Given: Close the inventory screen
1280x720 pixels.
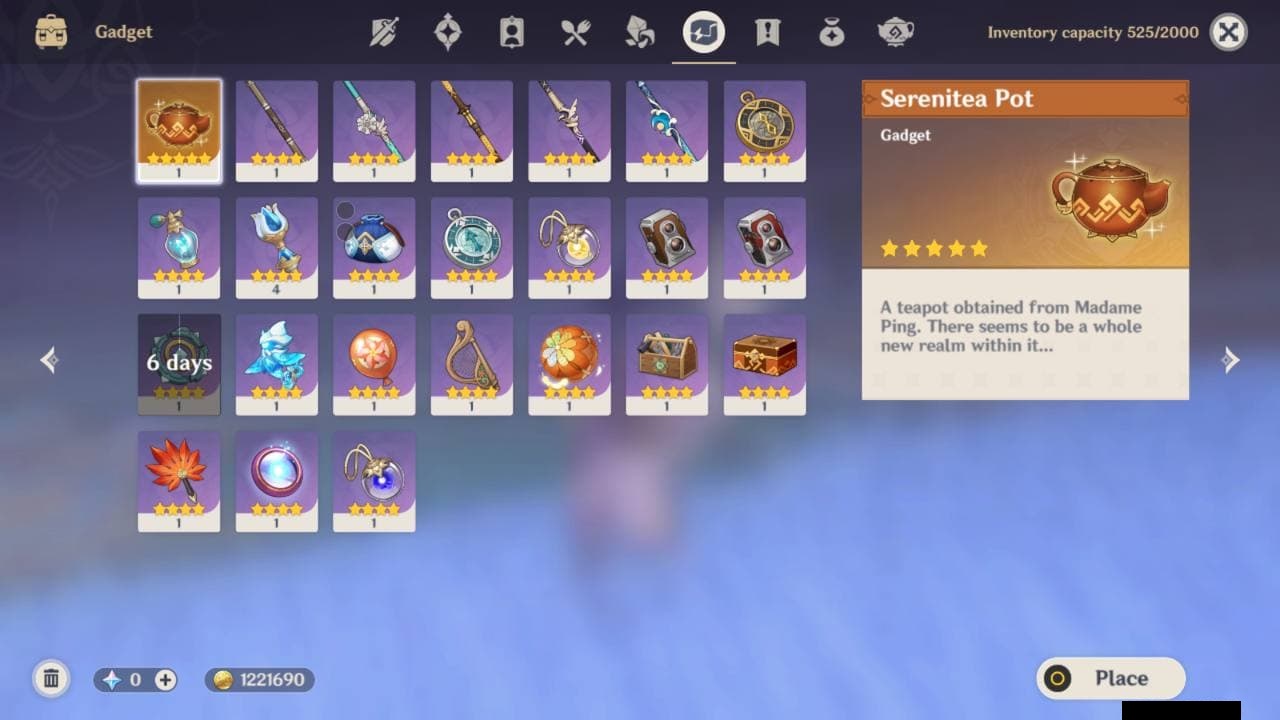Looking at the screenshot, I should (x=1228, y=33).
